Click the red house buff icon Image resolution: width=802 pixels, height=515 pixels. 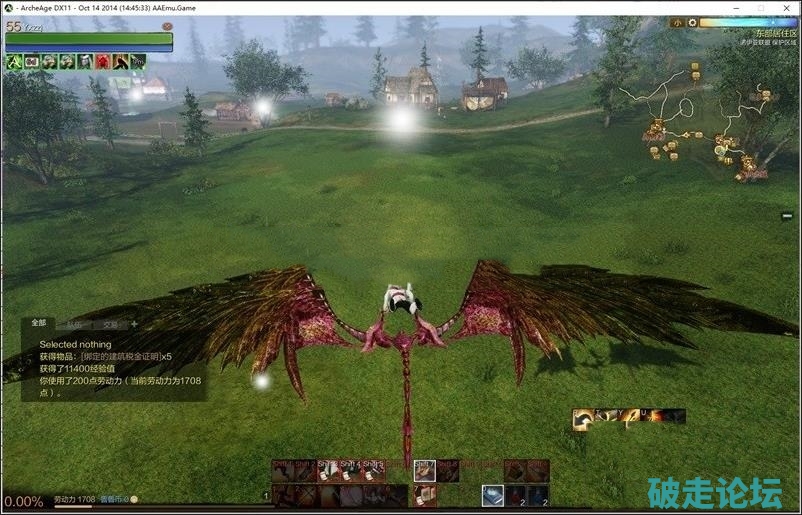tap(102, 61)
